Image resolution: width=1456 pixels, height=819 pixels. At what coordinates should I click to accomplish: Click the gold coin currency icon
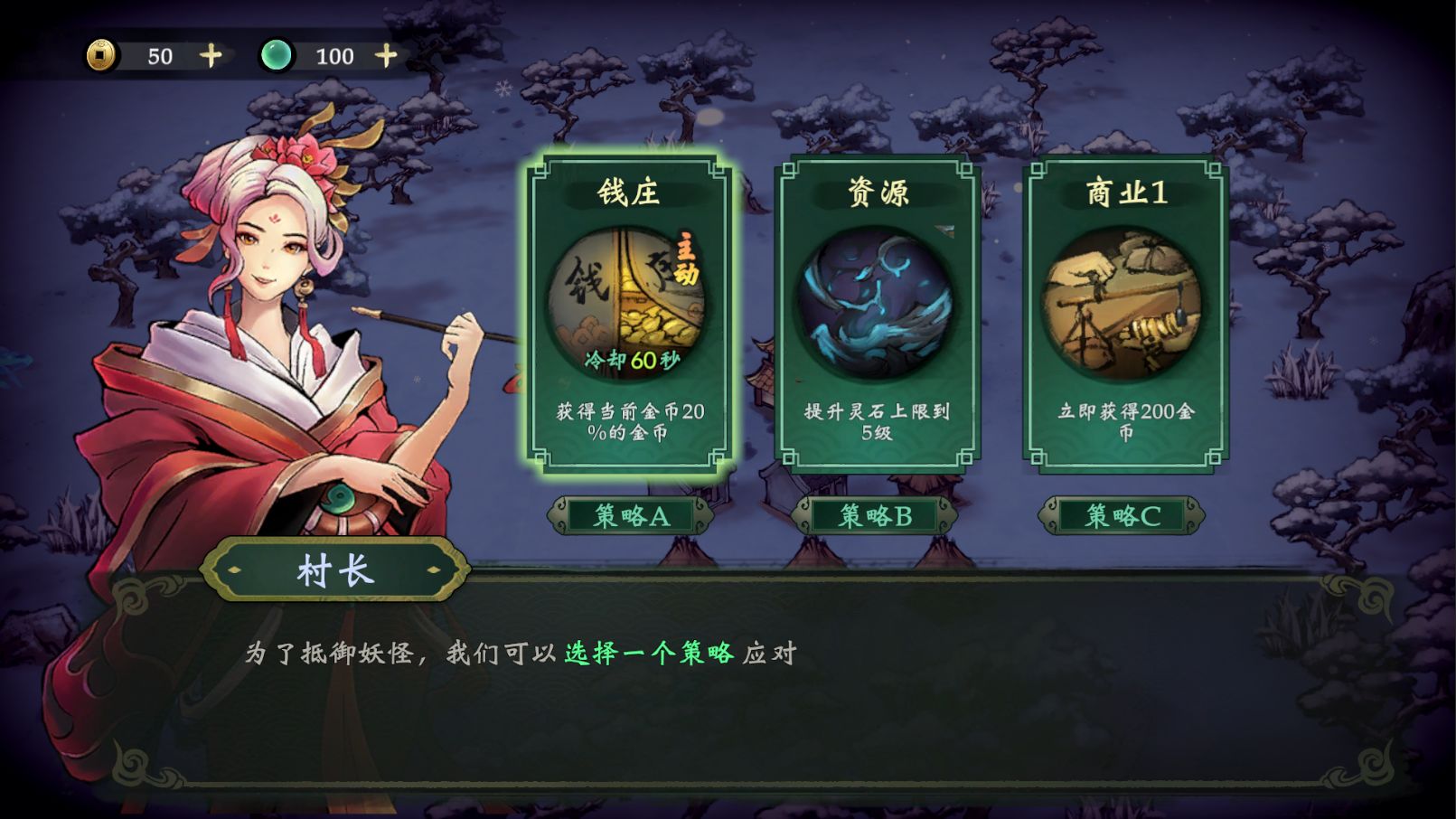[x=102, y=56]
